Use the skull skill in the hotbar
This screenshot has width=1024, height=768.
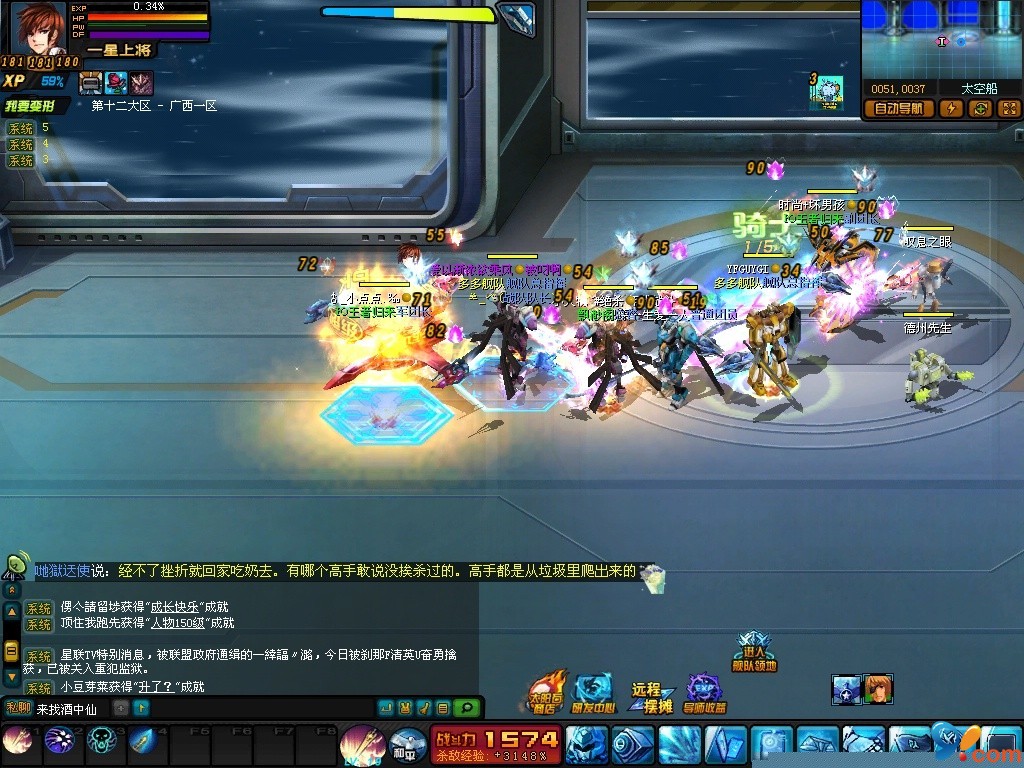click(101, 740)
